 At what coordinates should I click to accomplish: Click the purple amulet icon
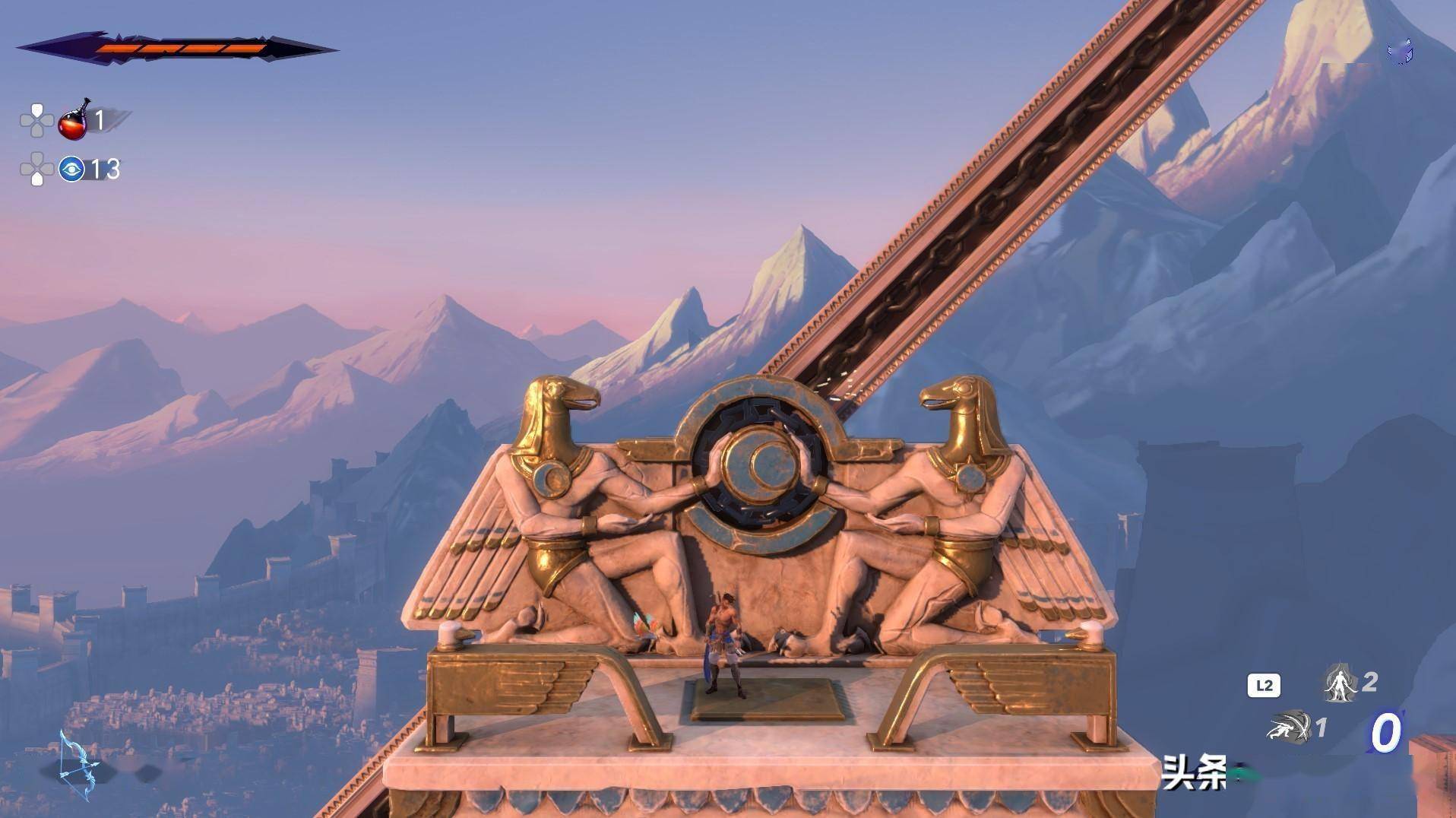point(1401,52)
